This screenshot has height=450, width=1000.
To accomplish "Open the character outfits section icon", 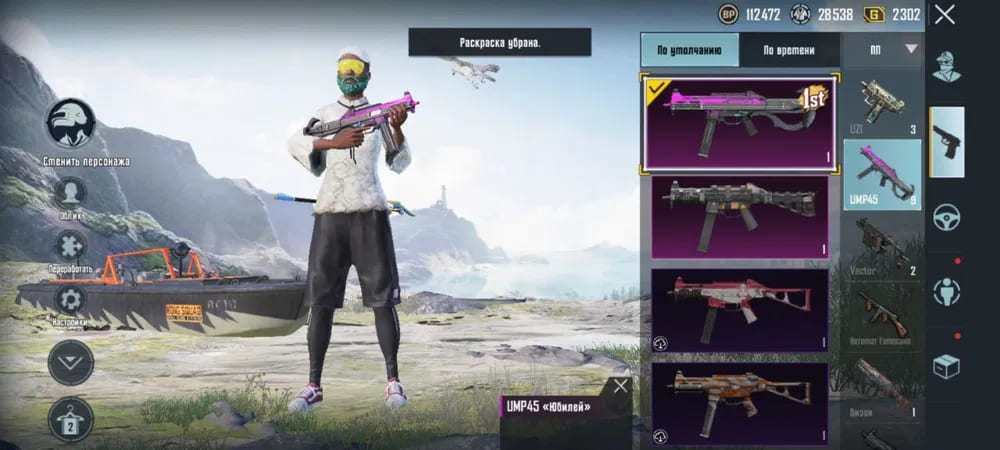I will pos(946,67).
